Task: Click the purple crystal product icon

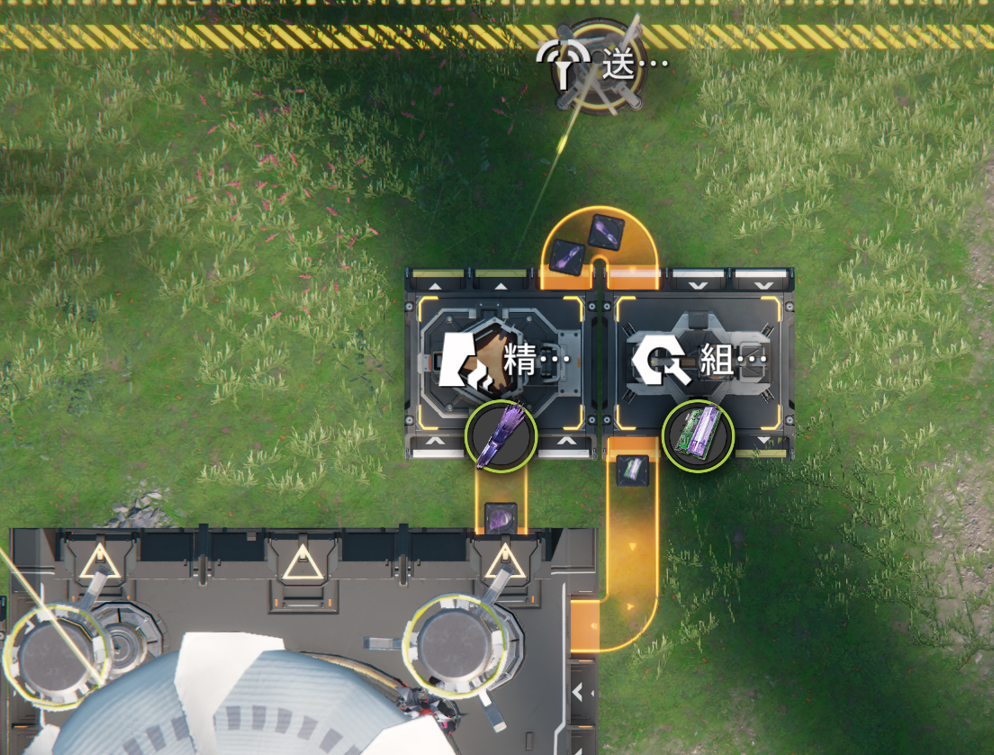Action: 501,435
